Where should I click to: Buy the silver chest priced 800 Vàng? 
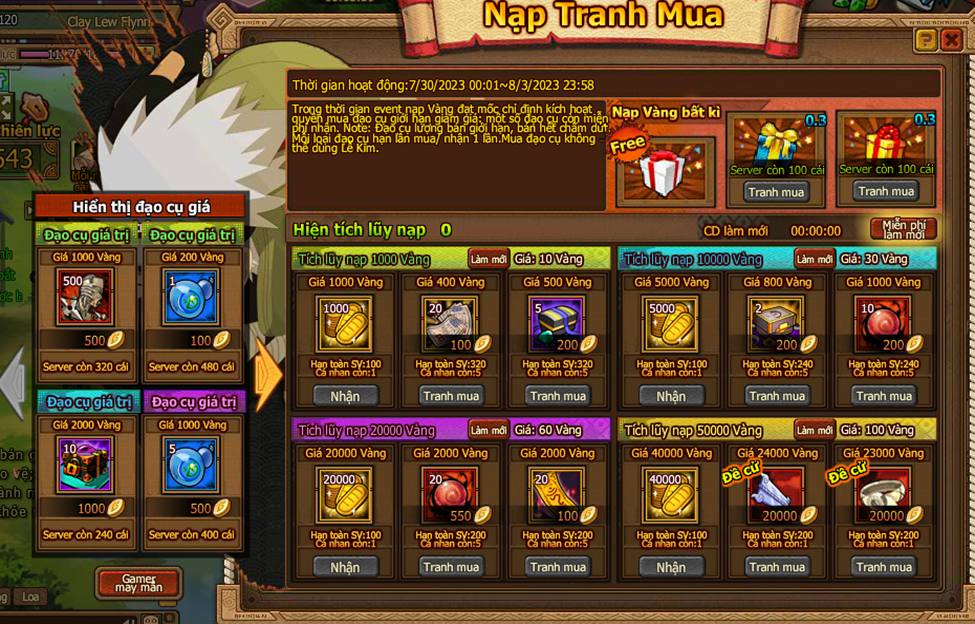coord(777,396)
